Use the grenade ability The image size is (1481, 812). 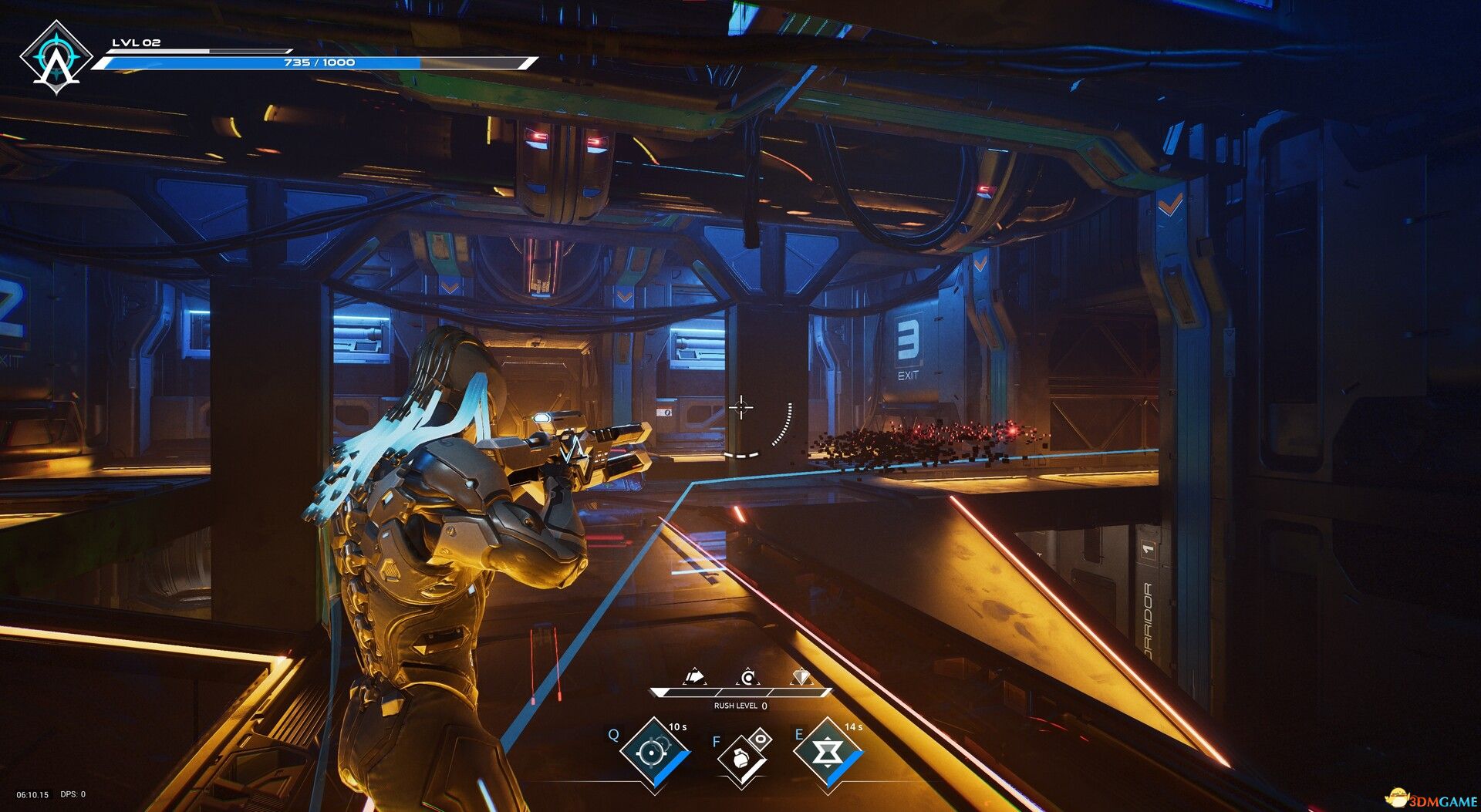pos(740,760)
